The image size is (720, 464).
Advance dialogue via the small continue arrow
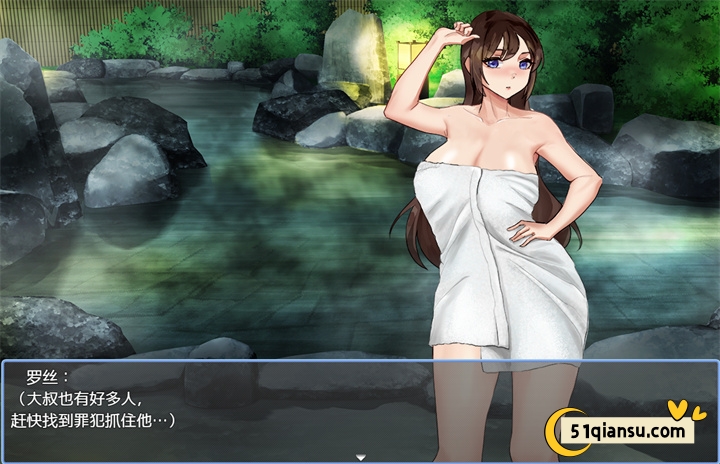(x=360, y=457)
